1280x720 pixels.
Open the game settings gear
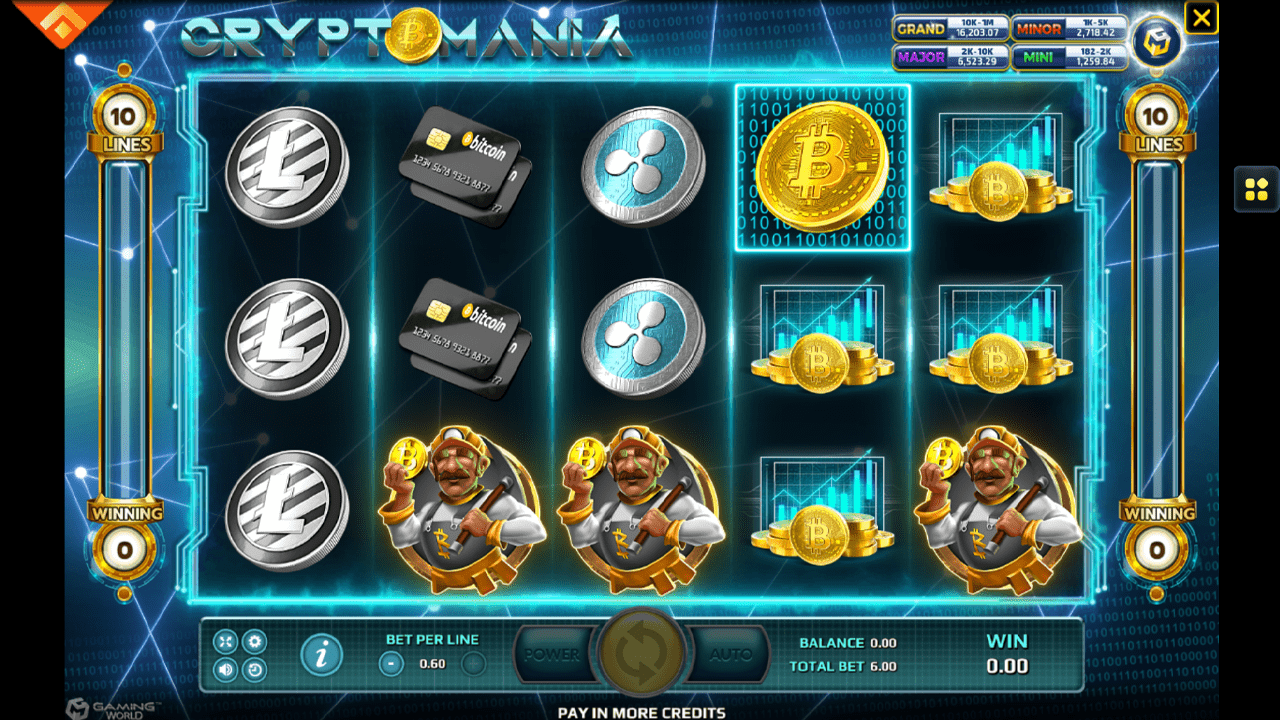point(254,642)
